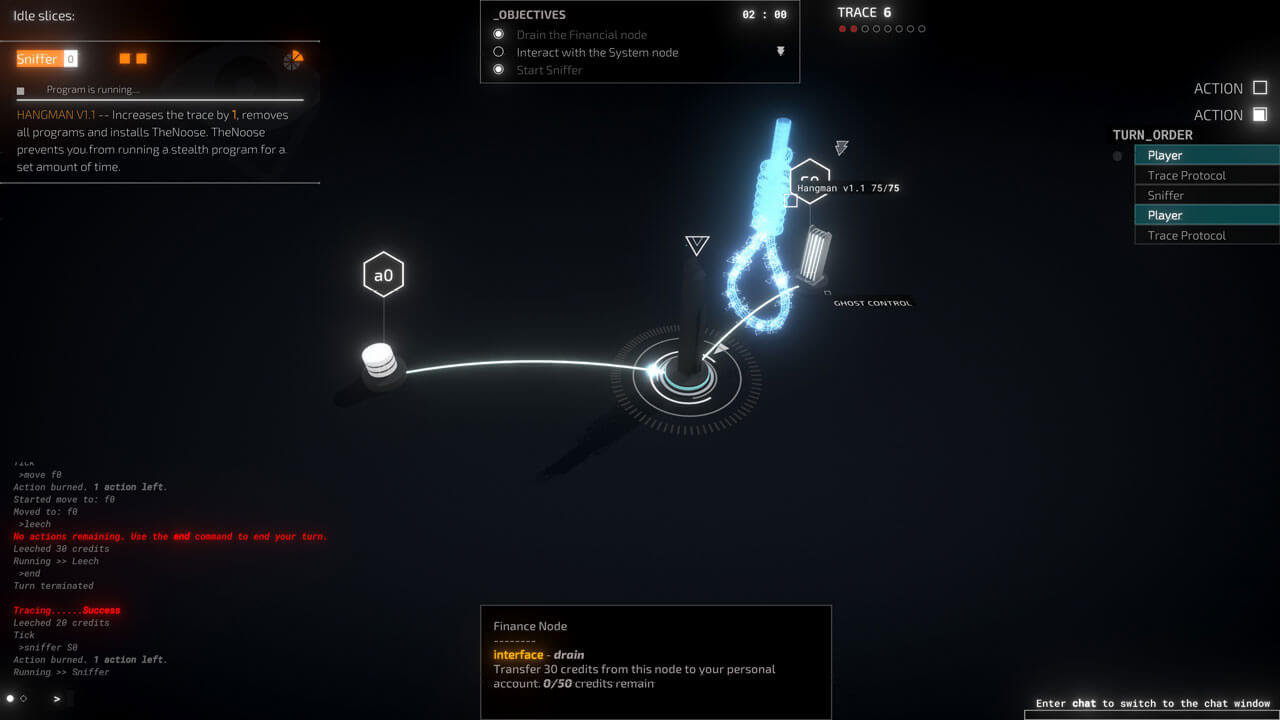Click the chat window input box
This screenshot has width=1280, height=720.
click(x=1150, y=715)
